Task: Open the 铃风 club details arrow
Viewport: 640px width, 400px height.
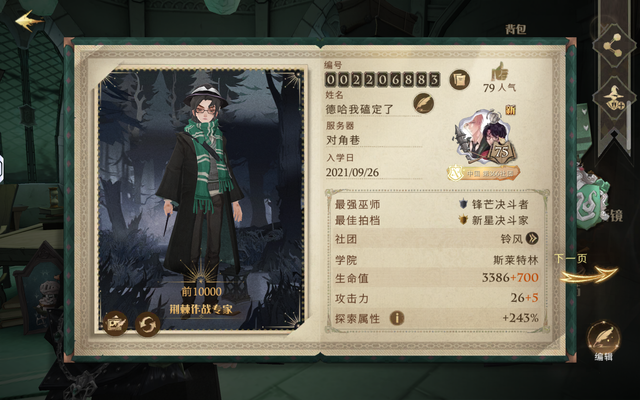Action: pos(532,238)
